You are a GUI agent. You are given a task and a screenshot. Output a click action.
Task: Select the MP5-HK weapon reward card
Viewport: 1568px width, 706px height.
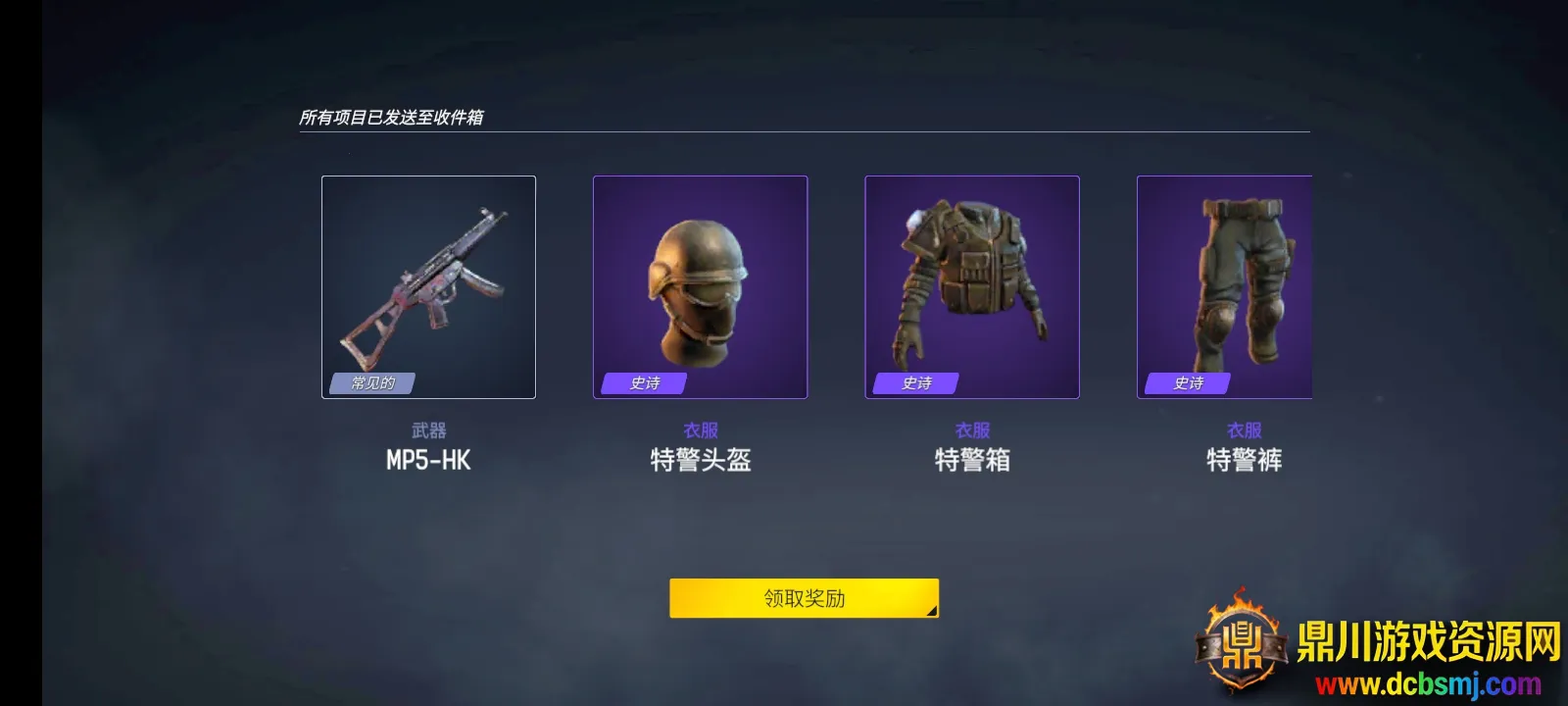[x=428, y=287]
